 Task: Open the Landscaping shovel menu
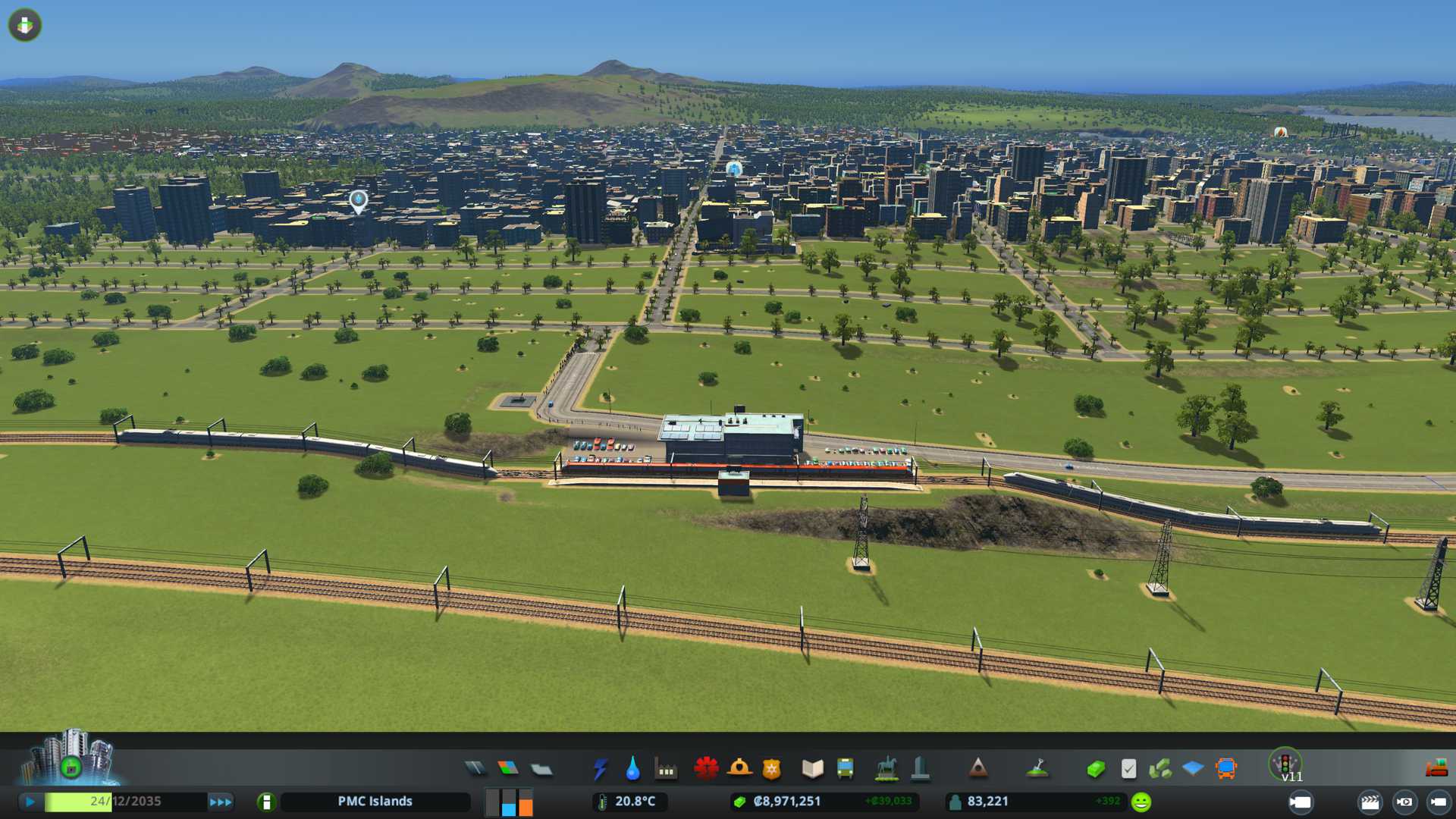point(1037,769)
